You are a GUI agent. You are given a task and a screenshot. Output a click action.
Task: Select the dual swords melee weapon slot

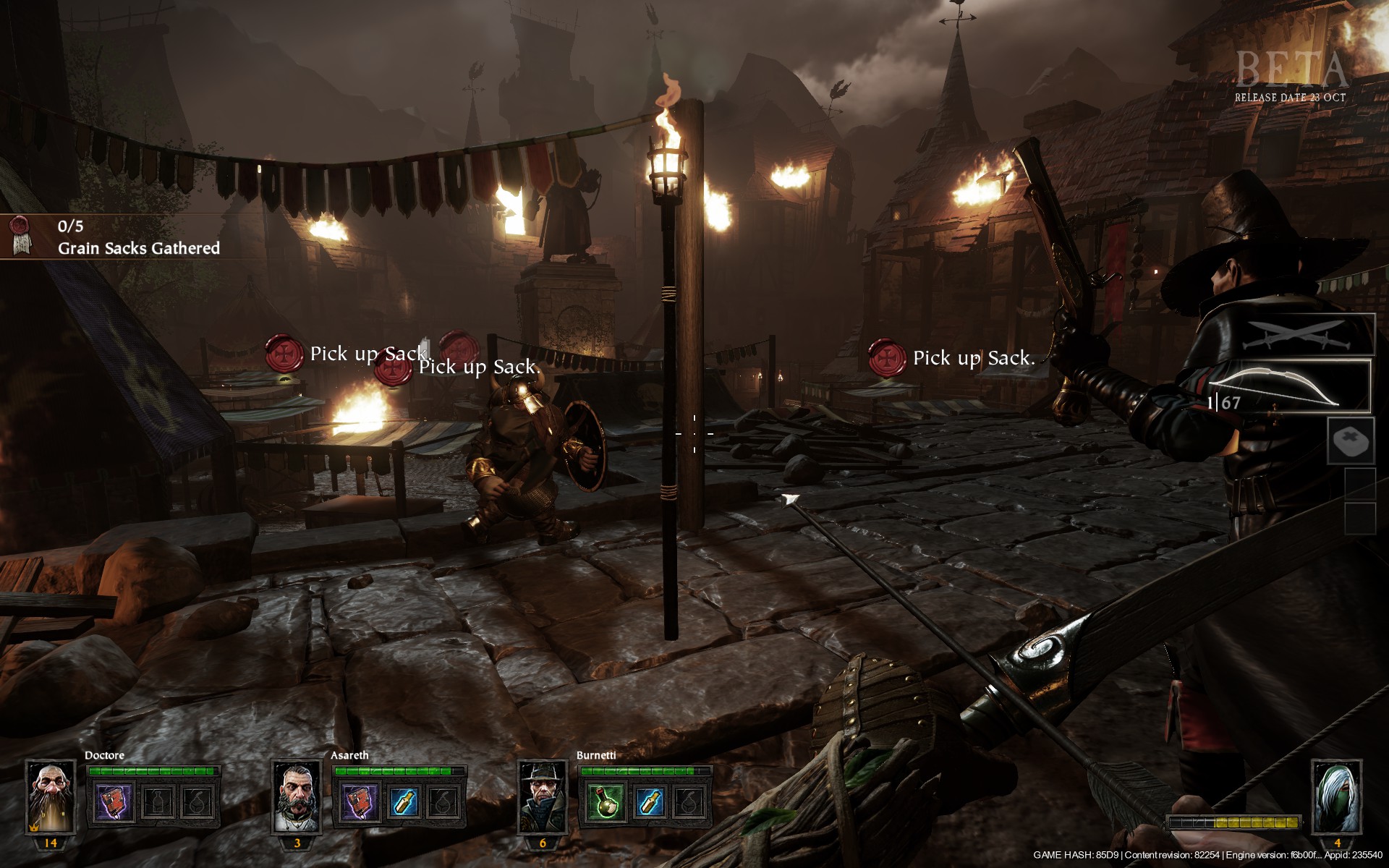[1308, 336]
